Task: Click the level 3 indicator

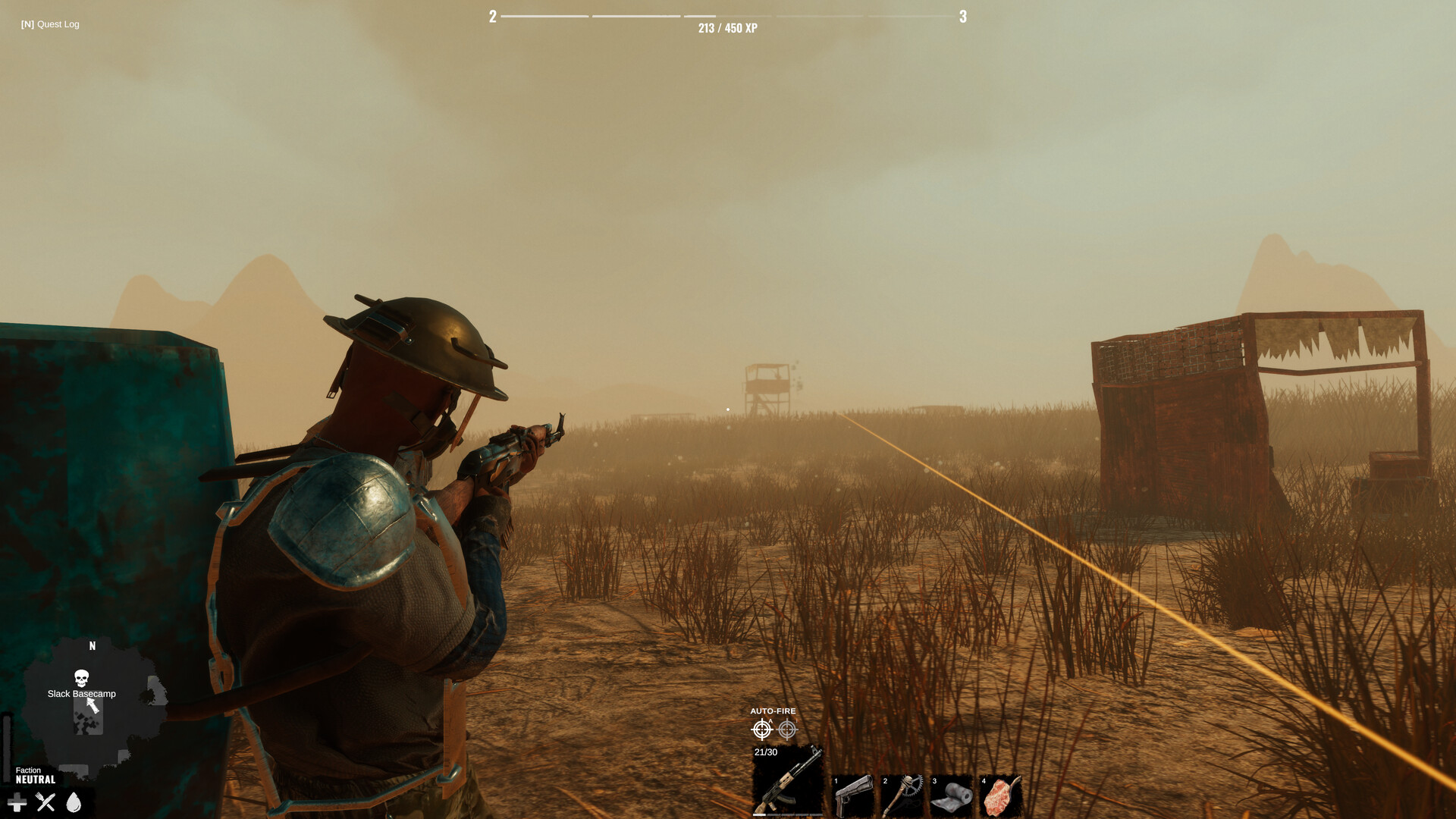Action: pos(965,15)
